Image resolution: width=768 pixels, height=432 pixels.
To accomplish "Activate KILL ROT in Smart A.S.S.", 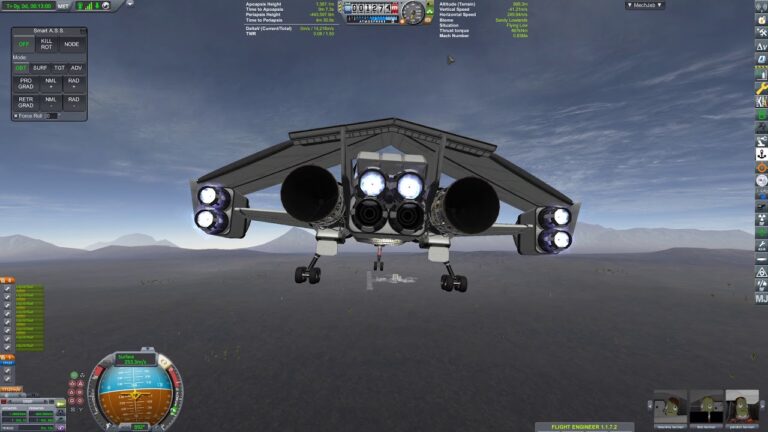I will (49, 44).
